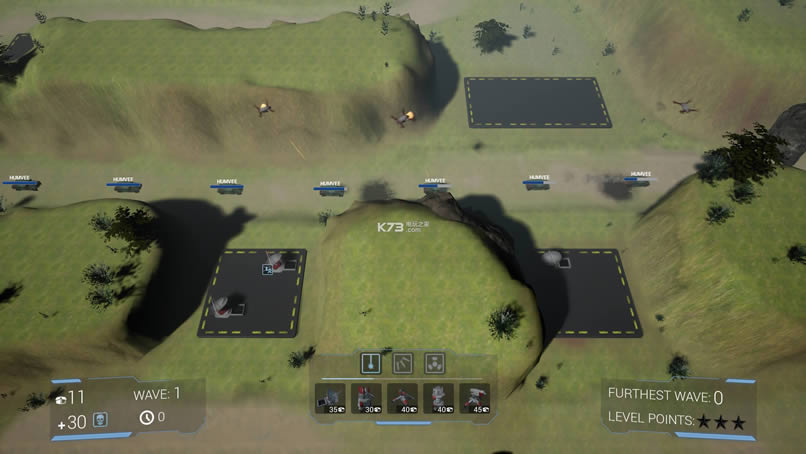Open the three-circle trefoil tower category
This screenshot has height=454, width=806.
click(x=435, y=362)
